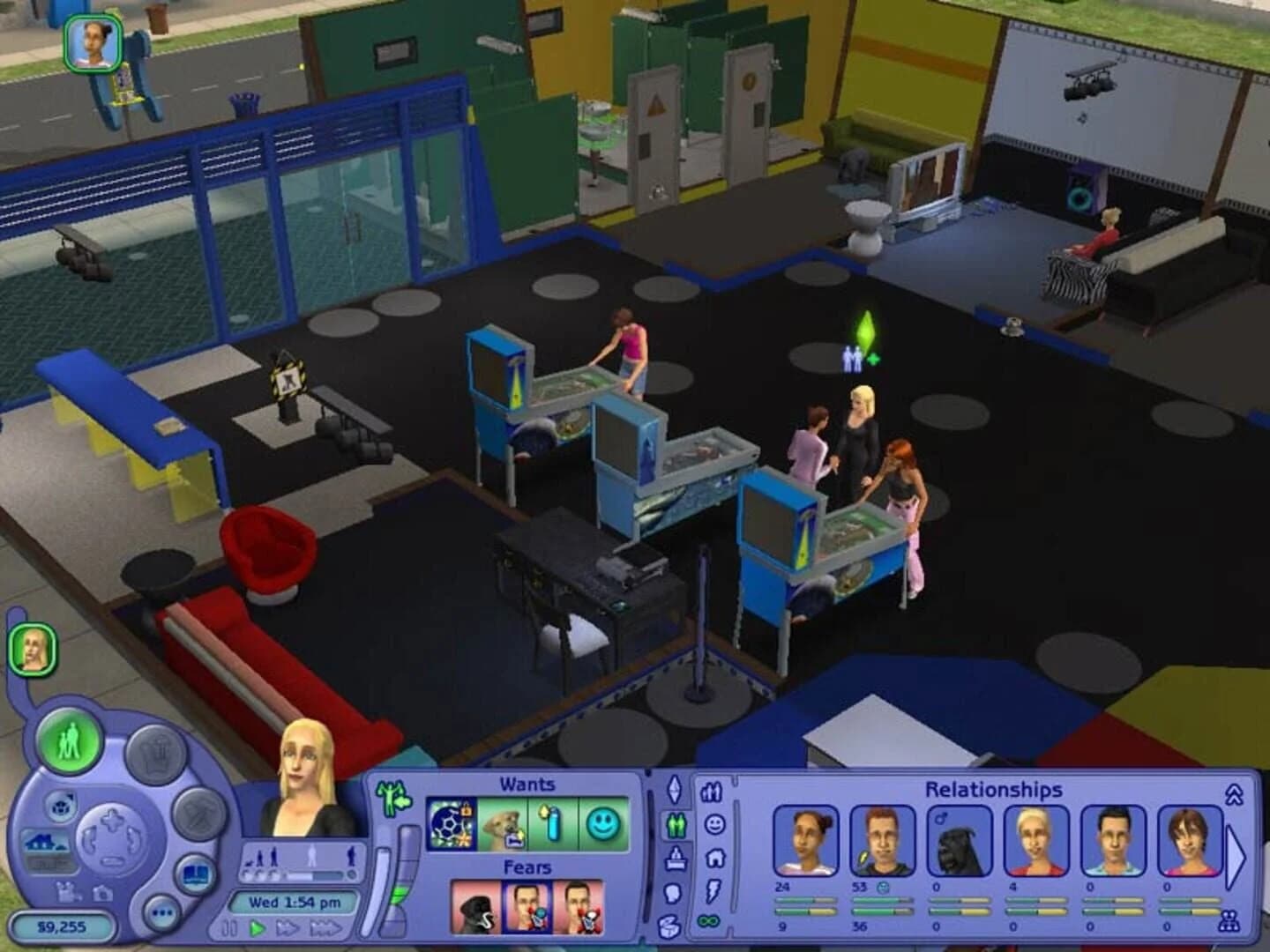The image size is (1270, 952).
Task: Open the options ellipsis button
Action: pyautogui.click(x=162, y=911)
